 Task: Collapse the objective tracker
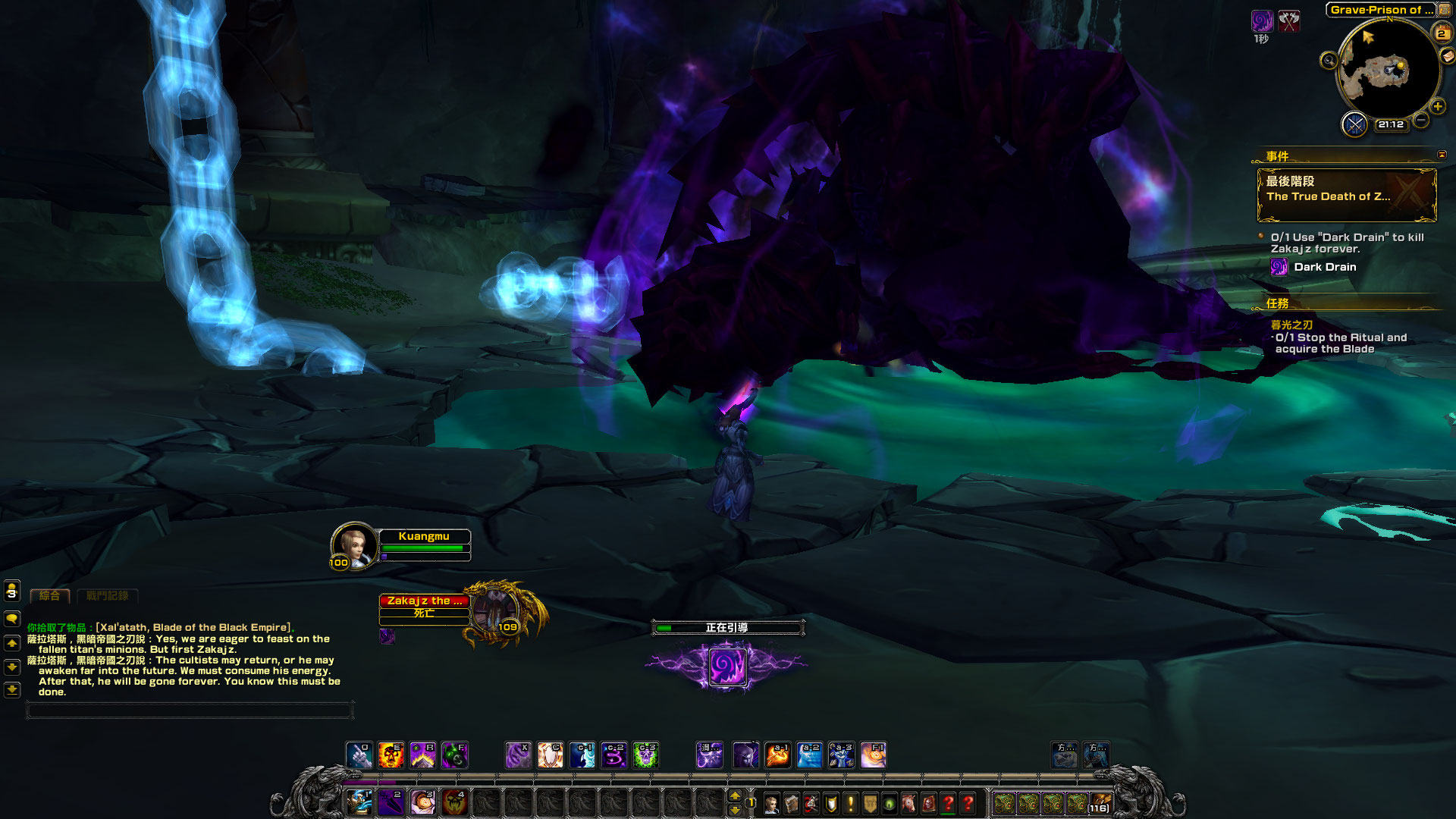tap(1442, 155)
